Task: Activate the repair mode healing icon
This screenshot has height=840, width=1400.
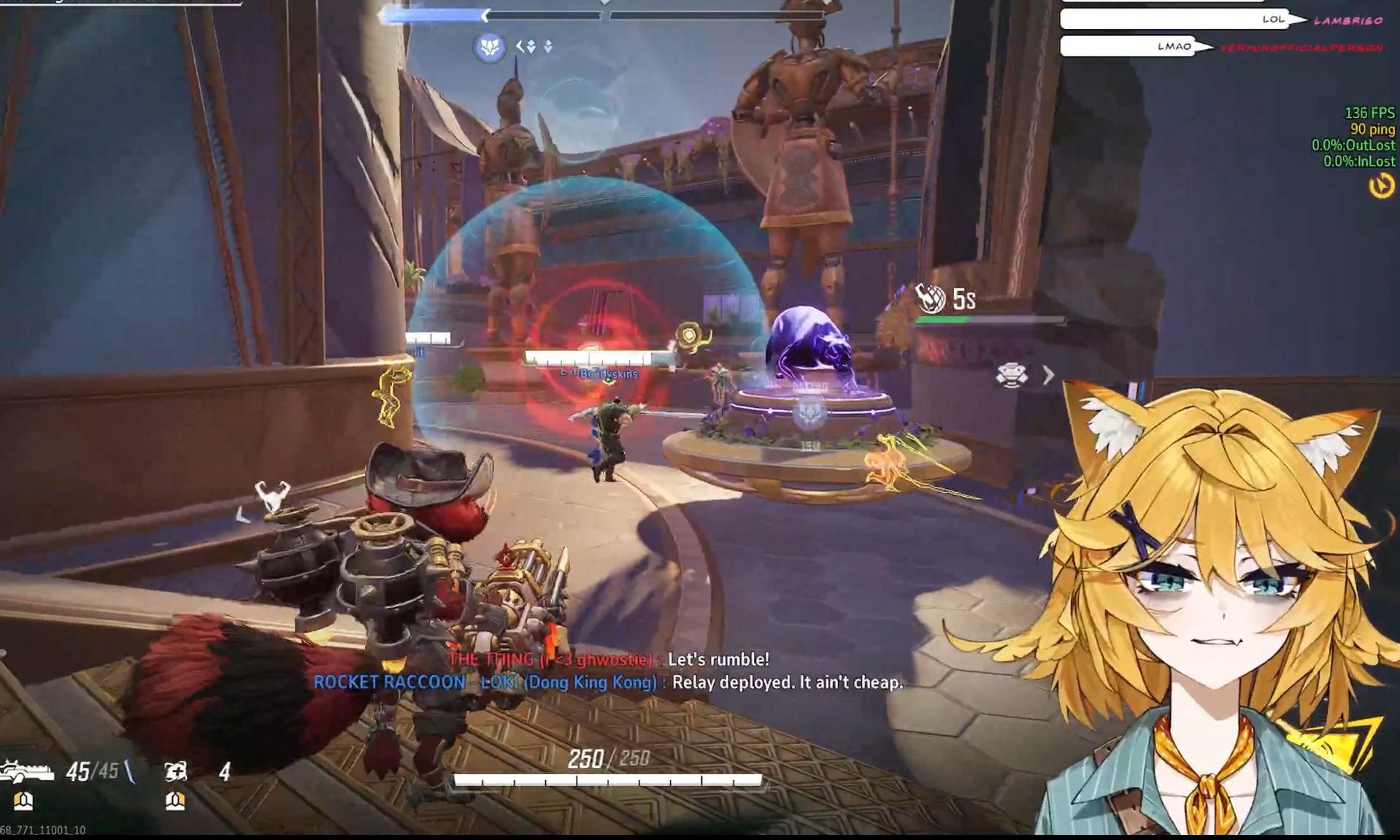Action: click(x=175, y=771)
